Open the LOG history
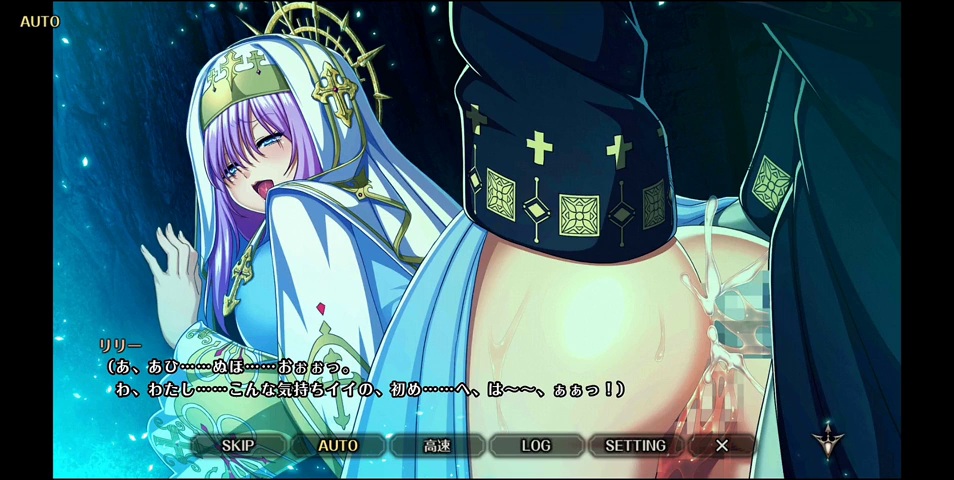 (x=536, y=446)
